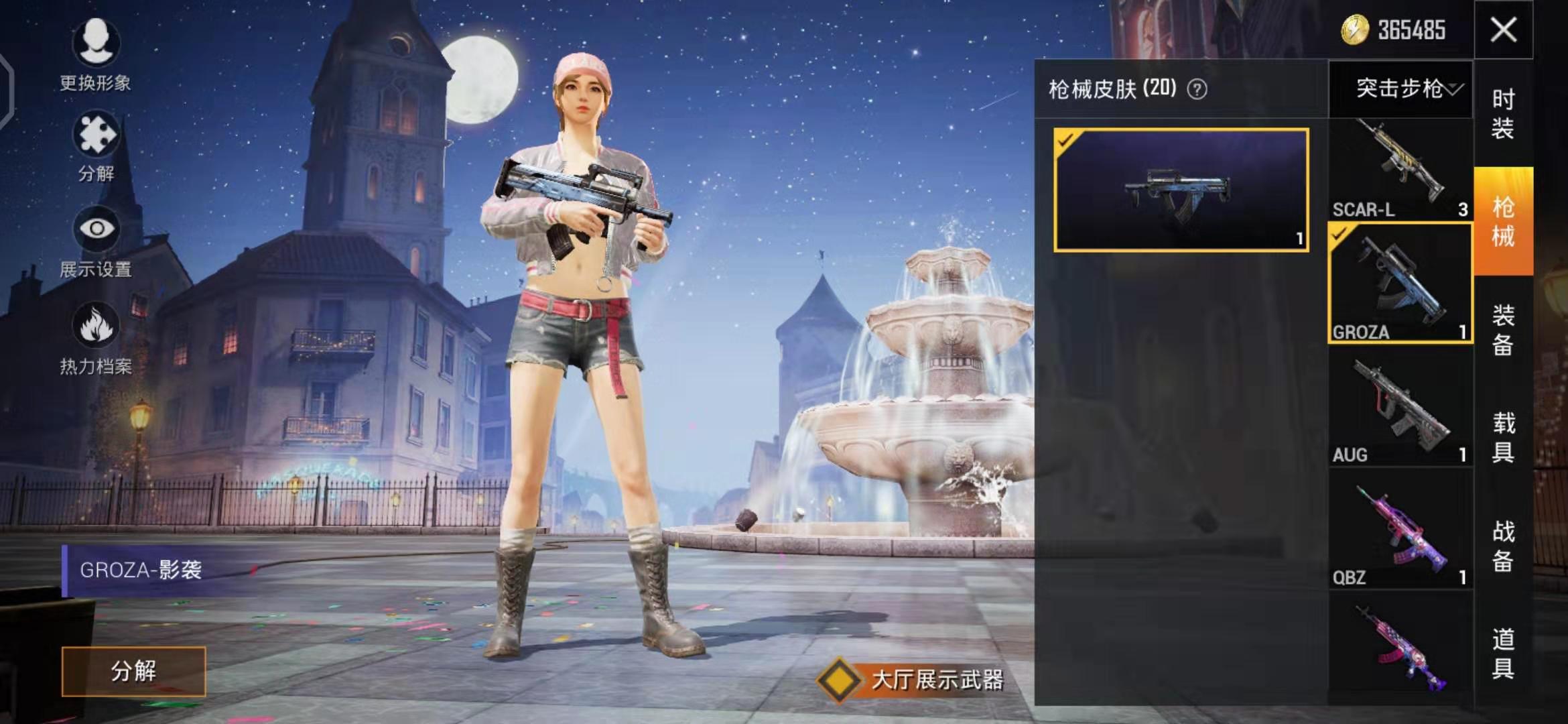Switch to the 时装 outfits tab

(1503, 113)
